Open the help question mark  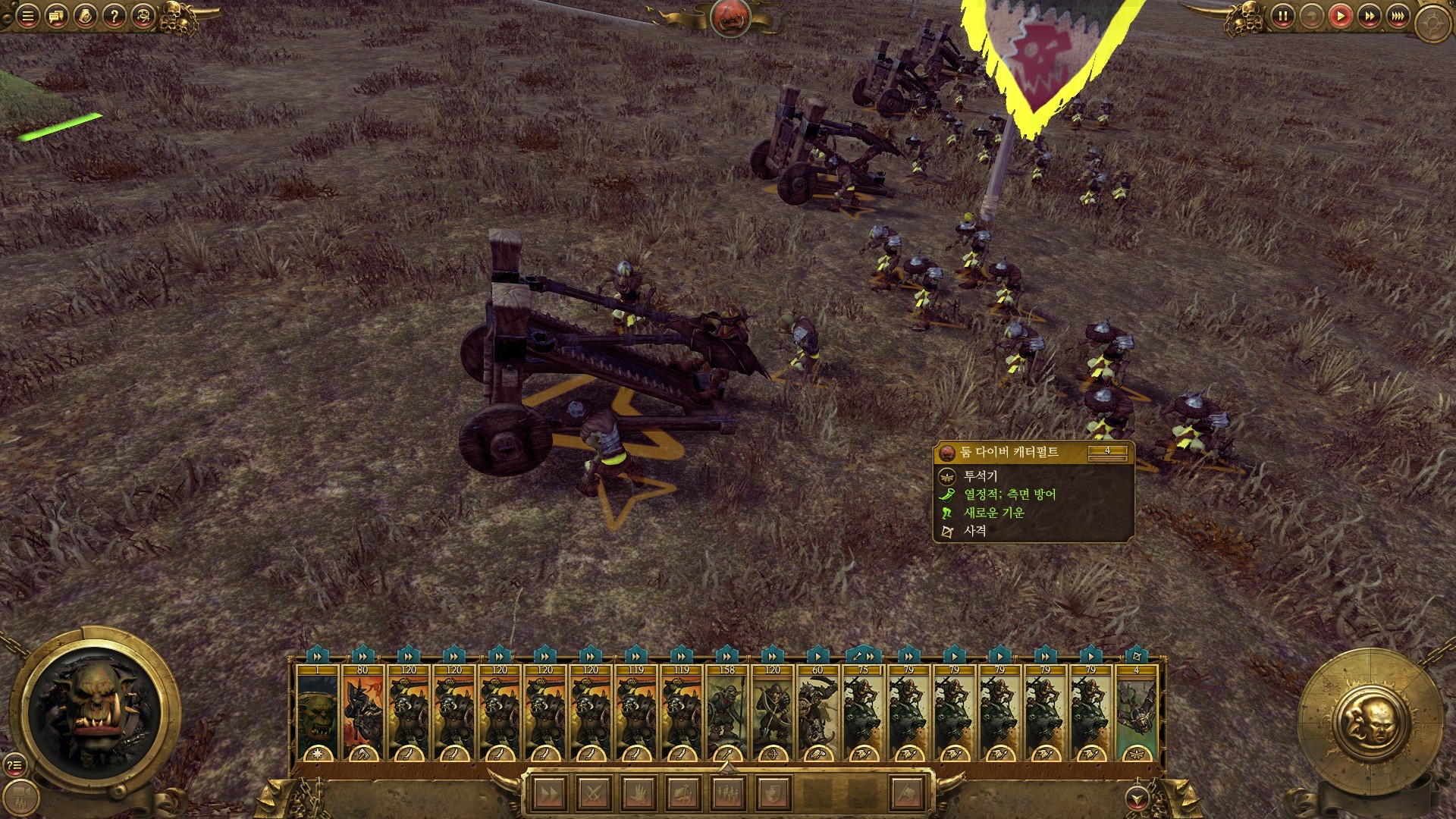pos(114,15)
